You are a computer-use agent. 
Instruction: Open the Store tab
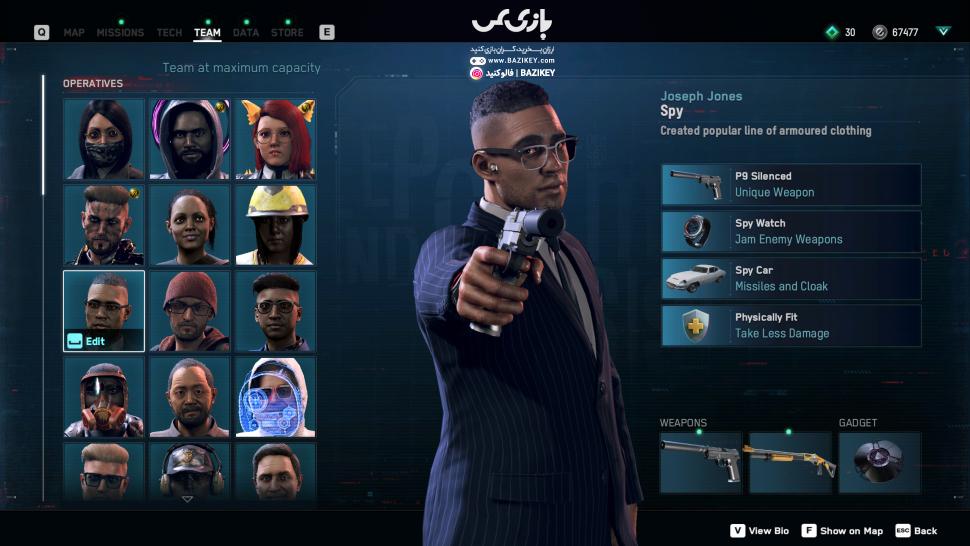(x=287, y=32)
